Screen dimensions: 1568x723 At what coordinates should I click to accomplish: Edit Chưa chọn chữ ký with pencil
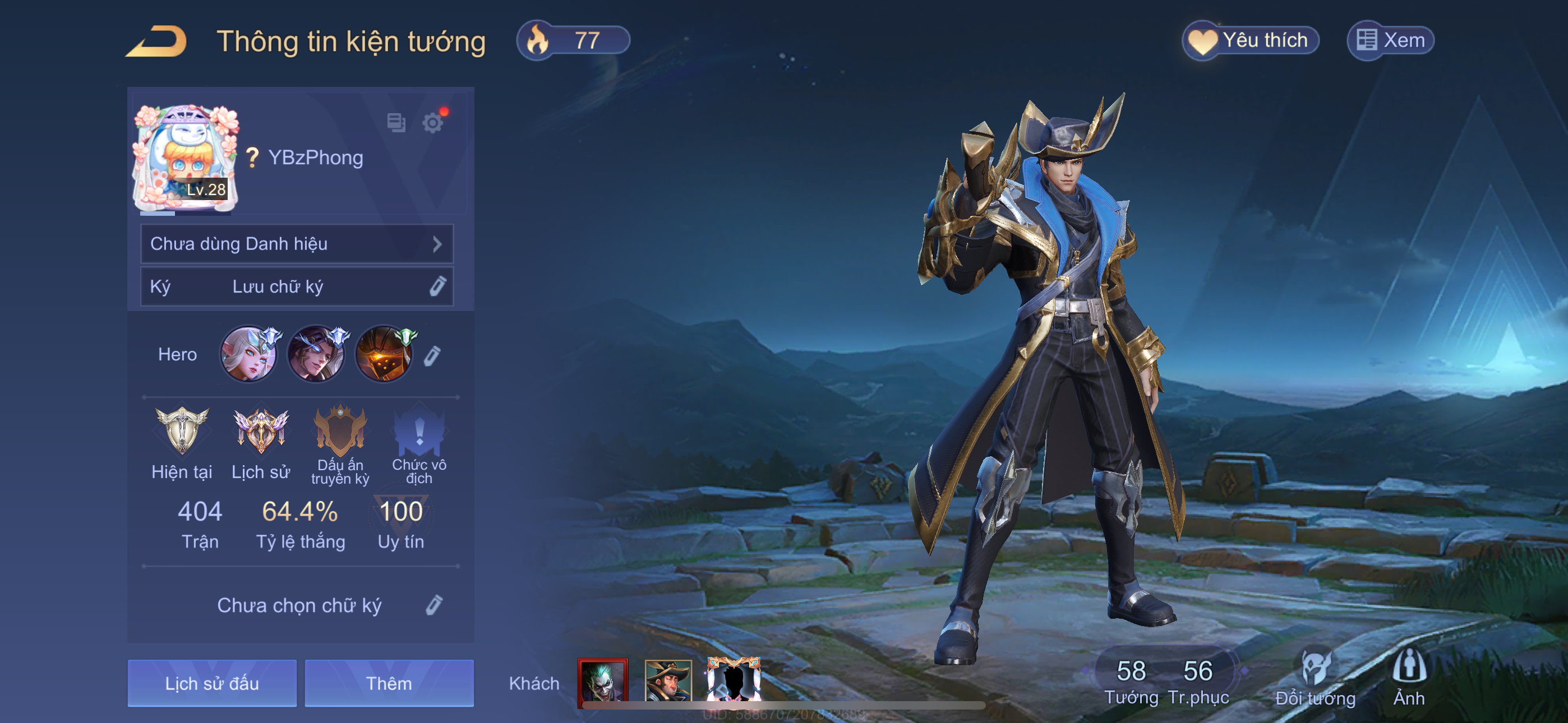[x=434, y=605]
